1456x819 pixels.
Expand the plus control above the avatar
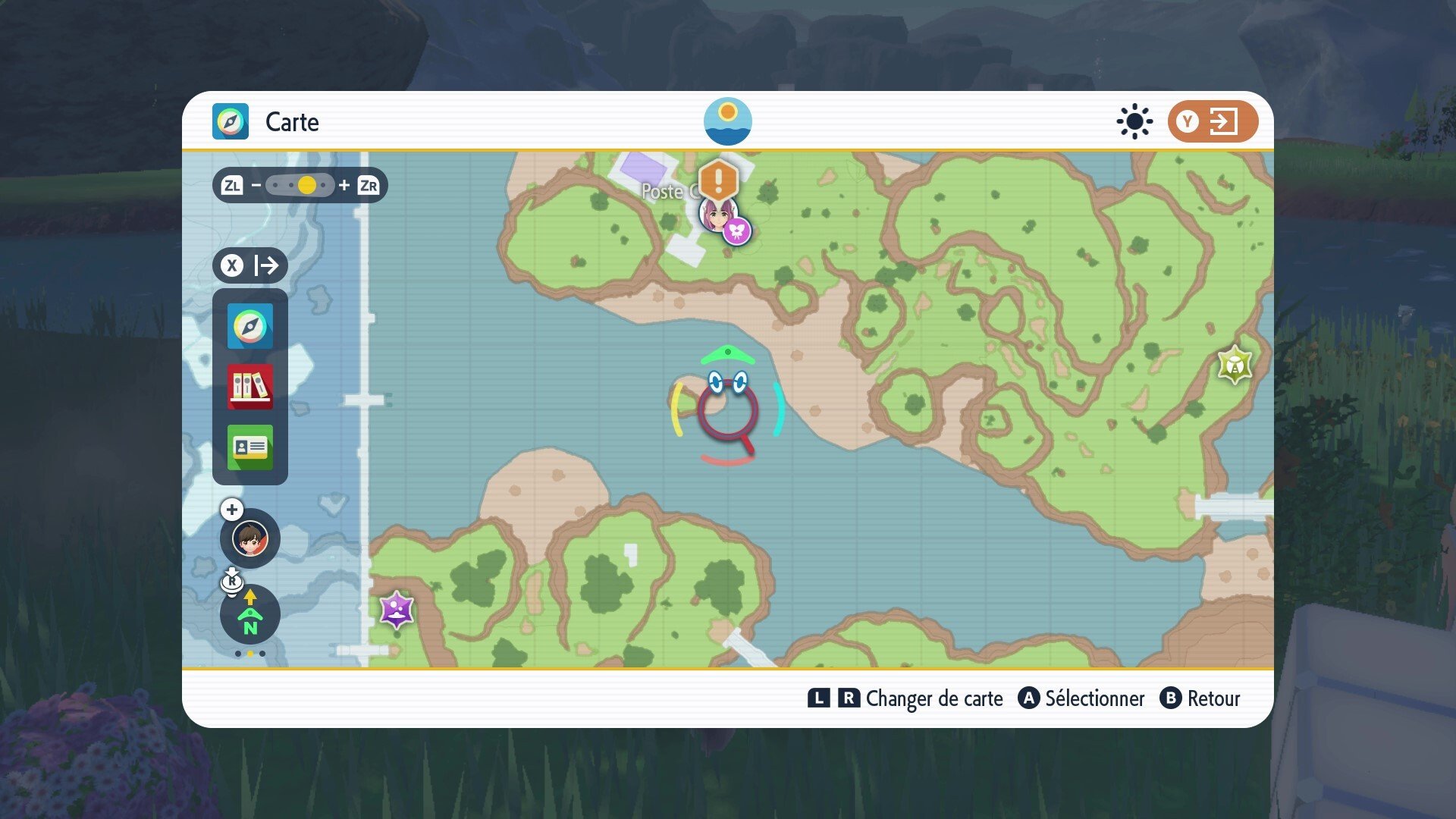point(231,510)
